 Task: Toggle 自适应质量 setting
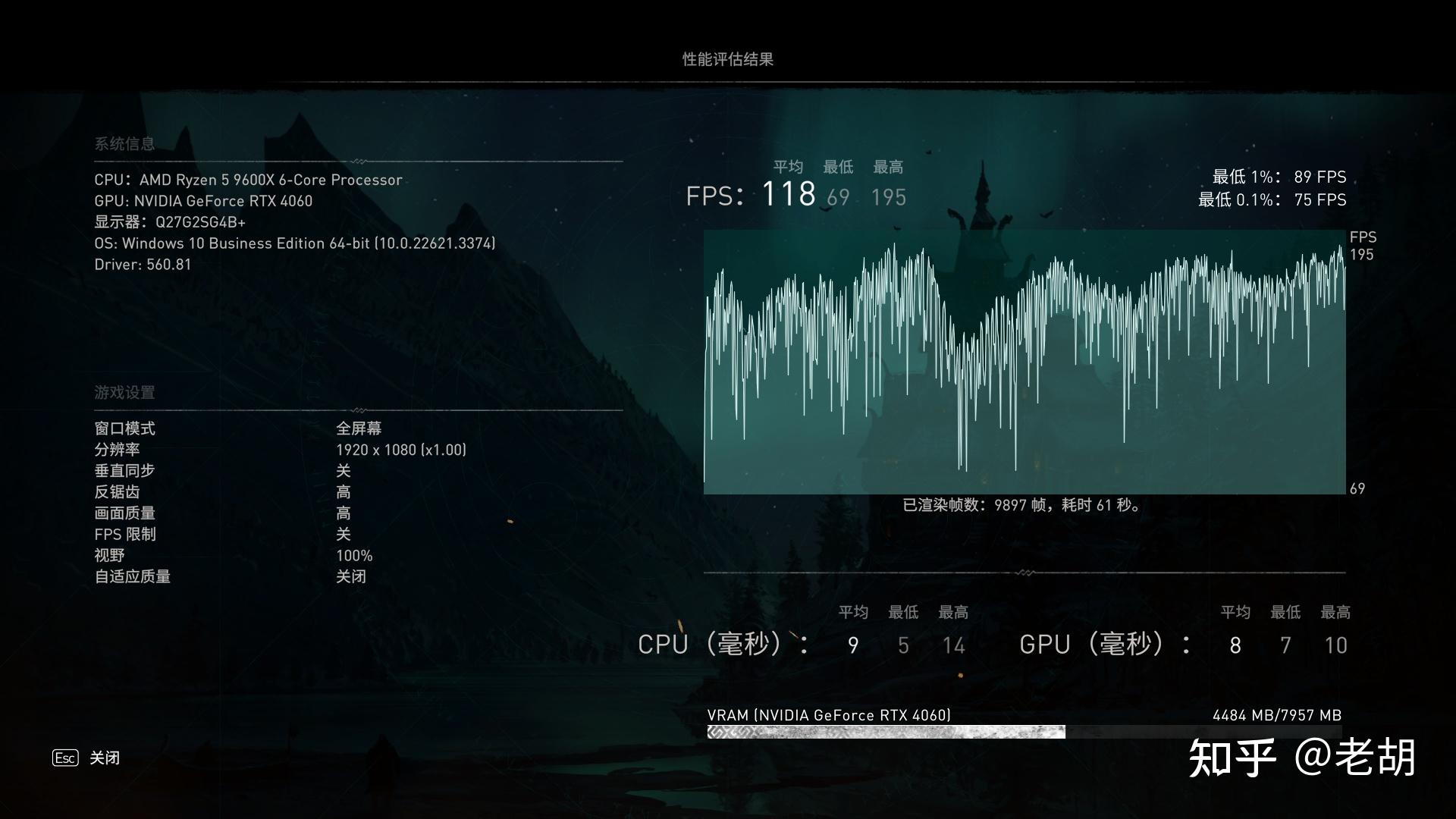click(x=351, y=576)
